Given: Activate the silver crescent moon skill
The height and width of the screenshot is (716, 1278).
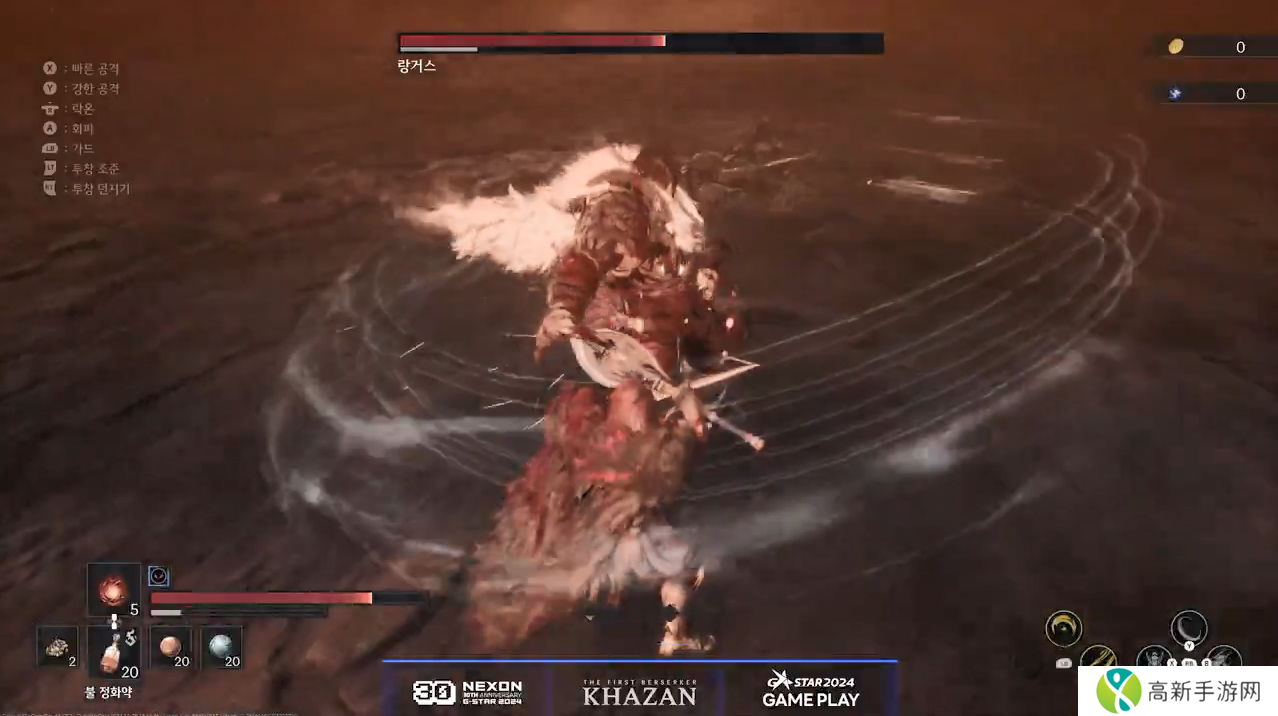Looking at the screenshot, I should point(1189,628).
